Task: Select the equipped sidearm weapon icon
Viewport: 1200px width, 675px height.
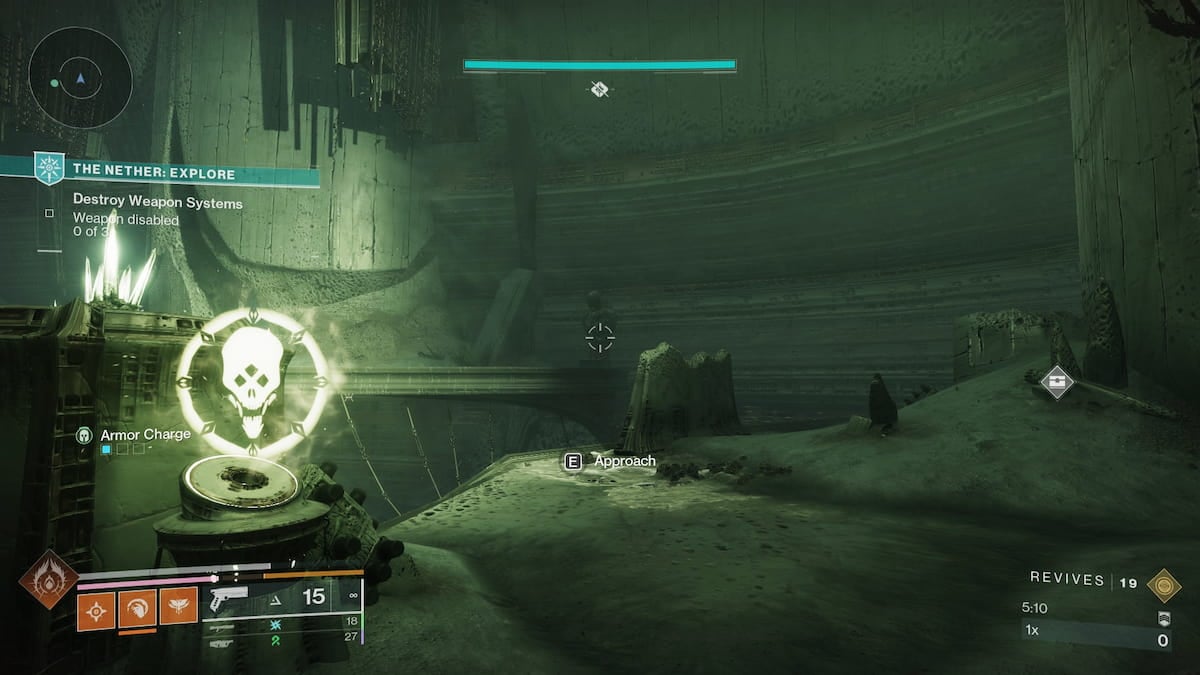Action: (229, 599)
